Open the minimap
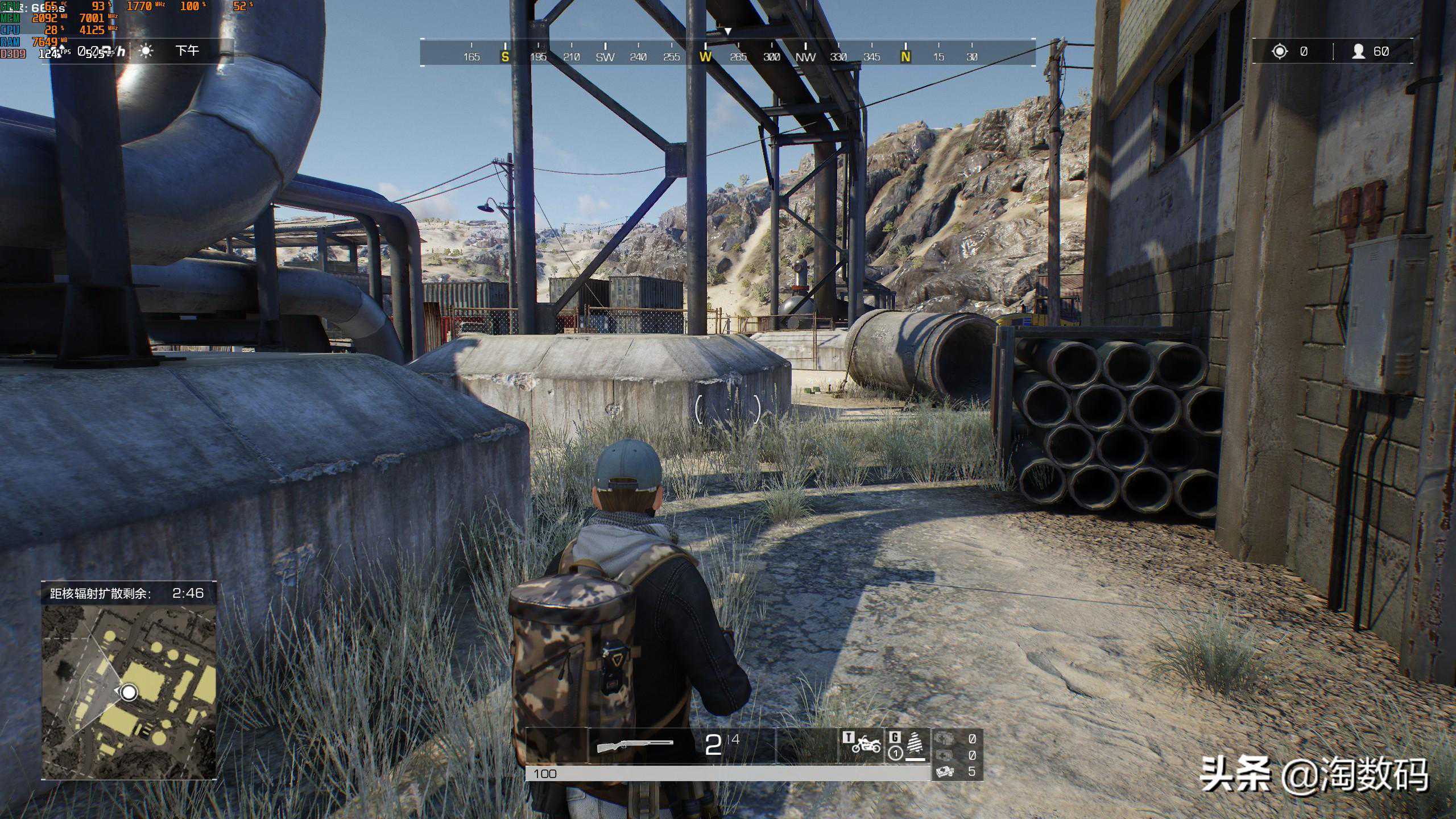1456x819 pixels. pos(129,691)
